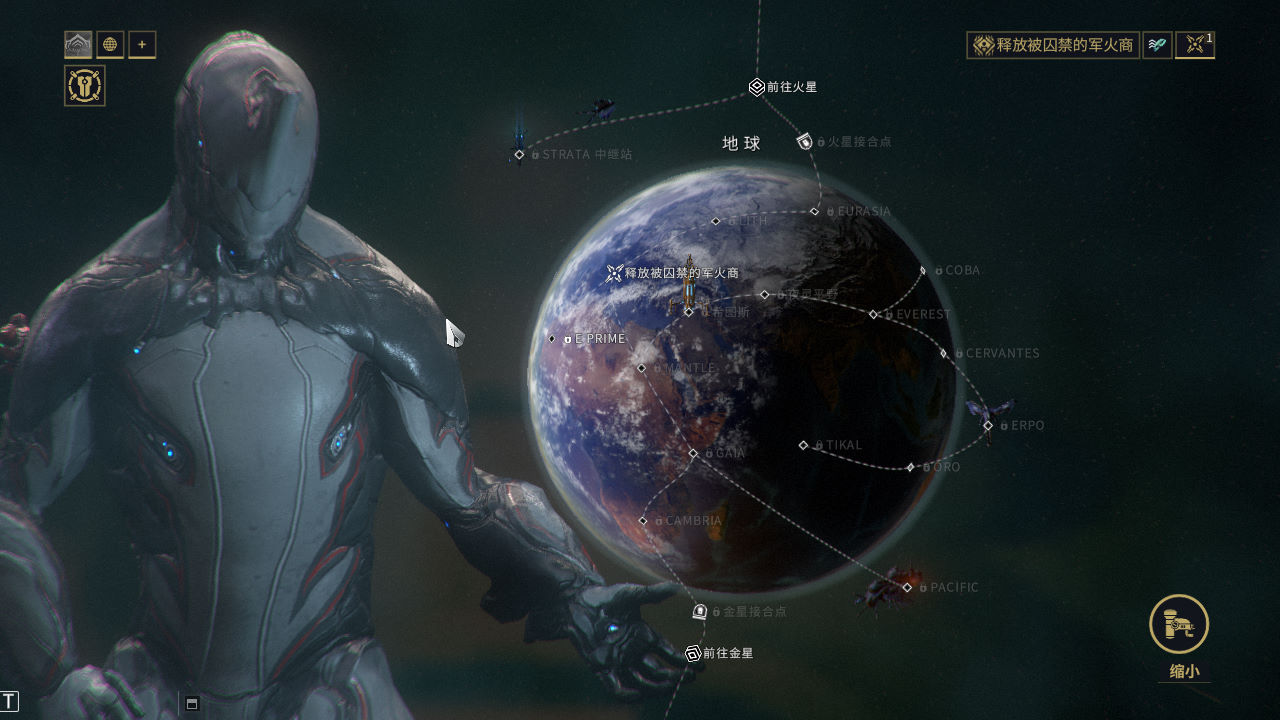Choose the Erpo mission node
This screenshot has height=720, width=1280.
point(988,426)
